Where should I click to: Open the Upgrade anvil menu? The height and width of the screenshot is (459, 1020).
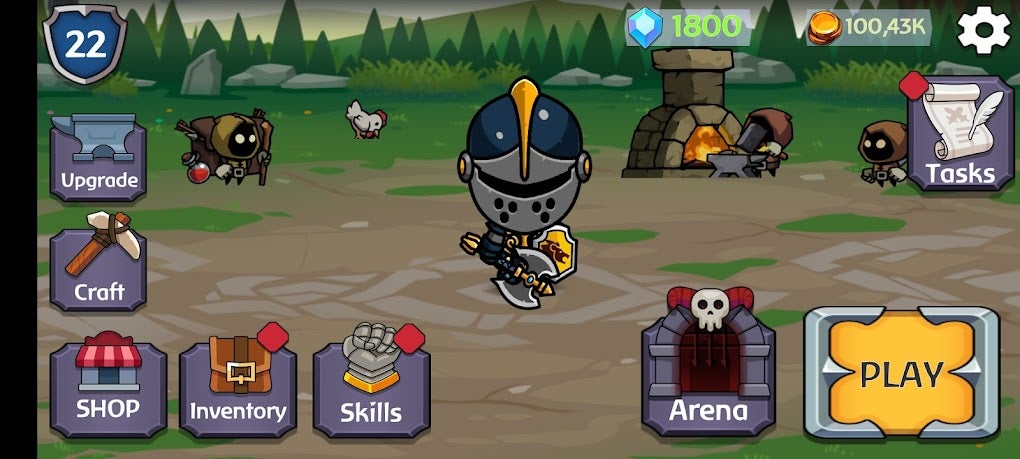98,157
